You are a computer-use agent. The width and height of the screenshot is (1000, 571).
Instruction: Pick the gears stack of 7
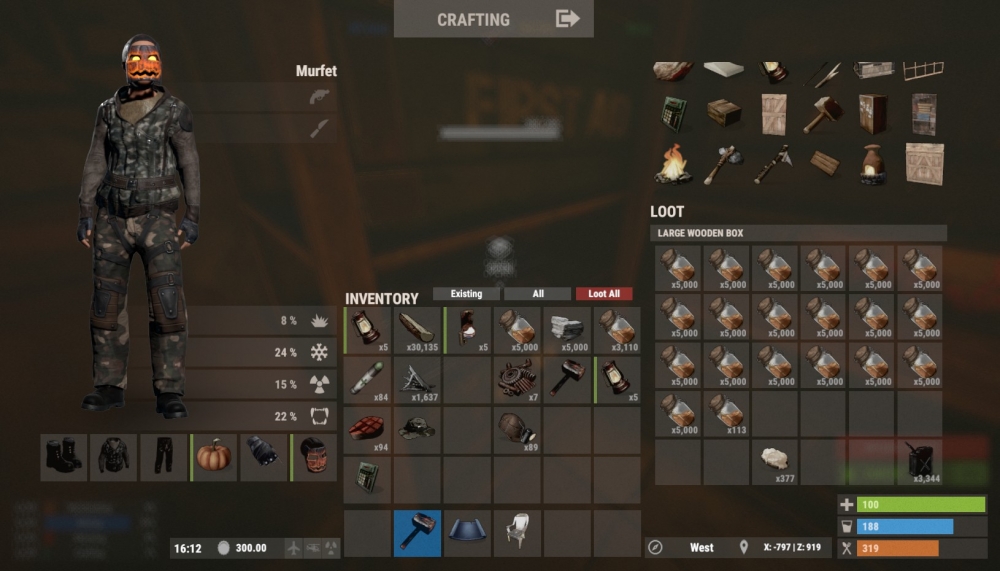tap(518, 380)
